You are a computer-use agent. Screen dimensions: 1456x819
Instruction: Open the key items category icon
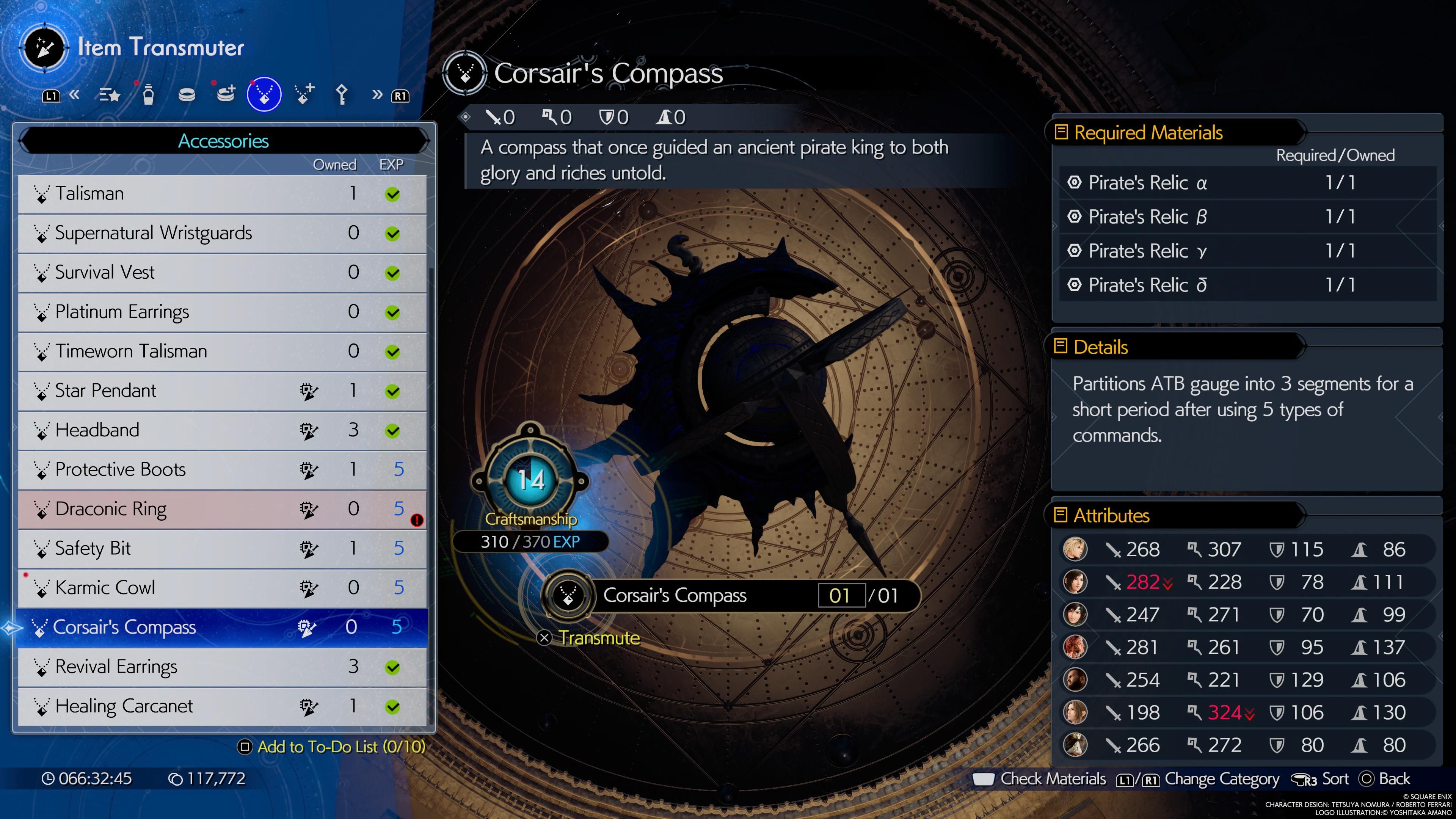point(341,94)
